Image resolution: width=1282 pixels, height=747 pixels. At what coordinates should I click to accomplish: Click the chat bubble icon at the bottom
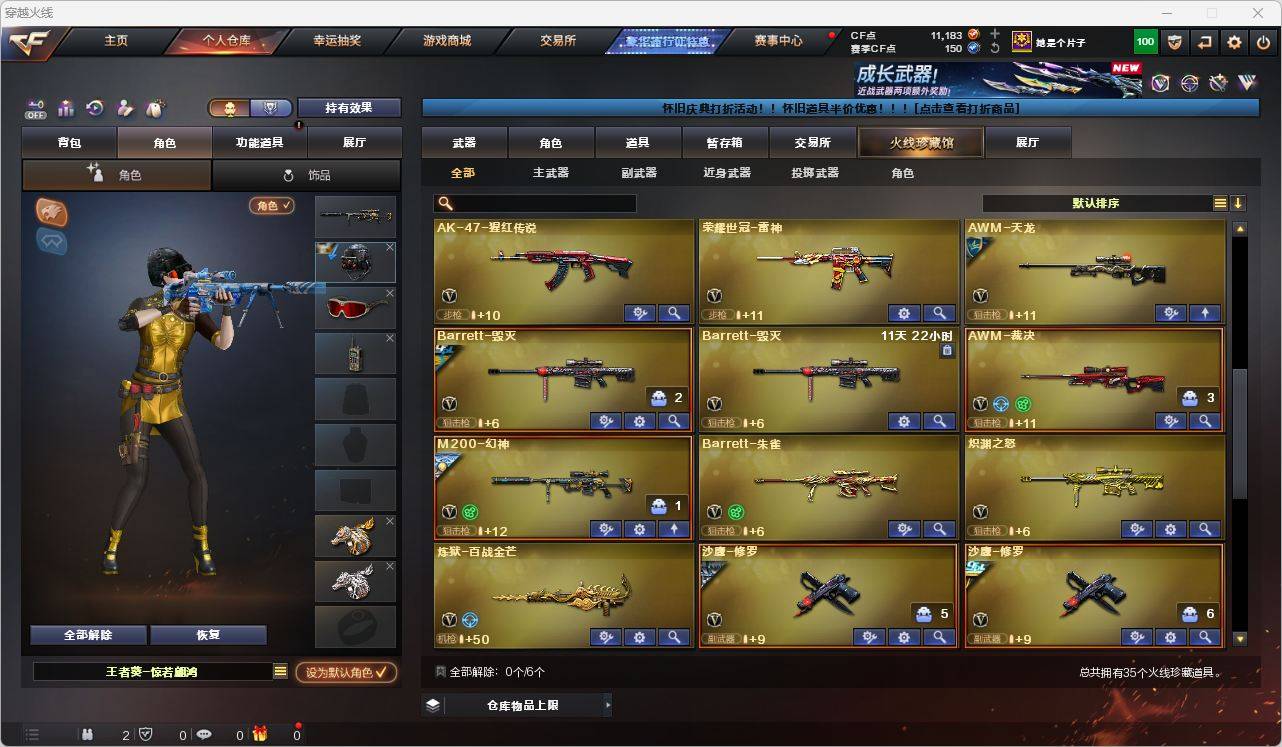click(x=204, y=735)
